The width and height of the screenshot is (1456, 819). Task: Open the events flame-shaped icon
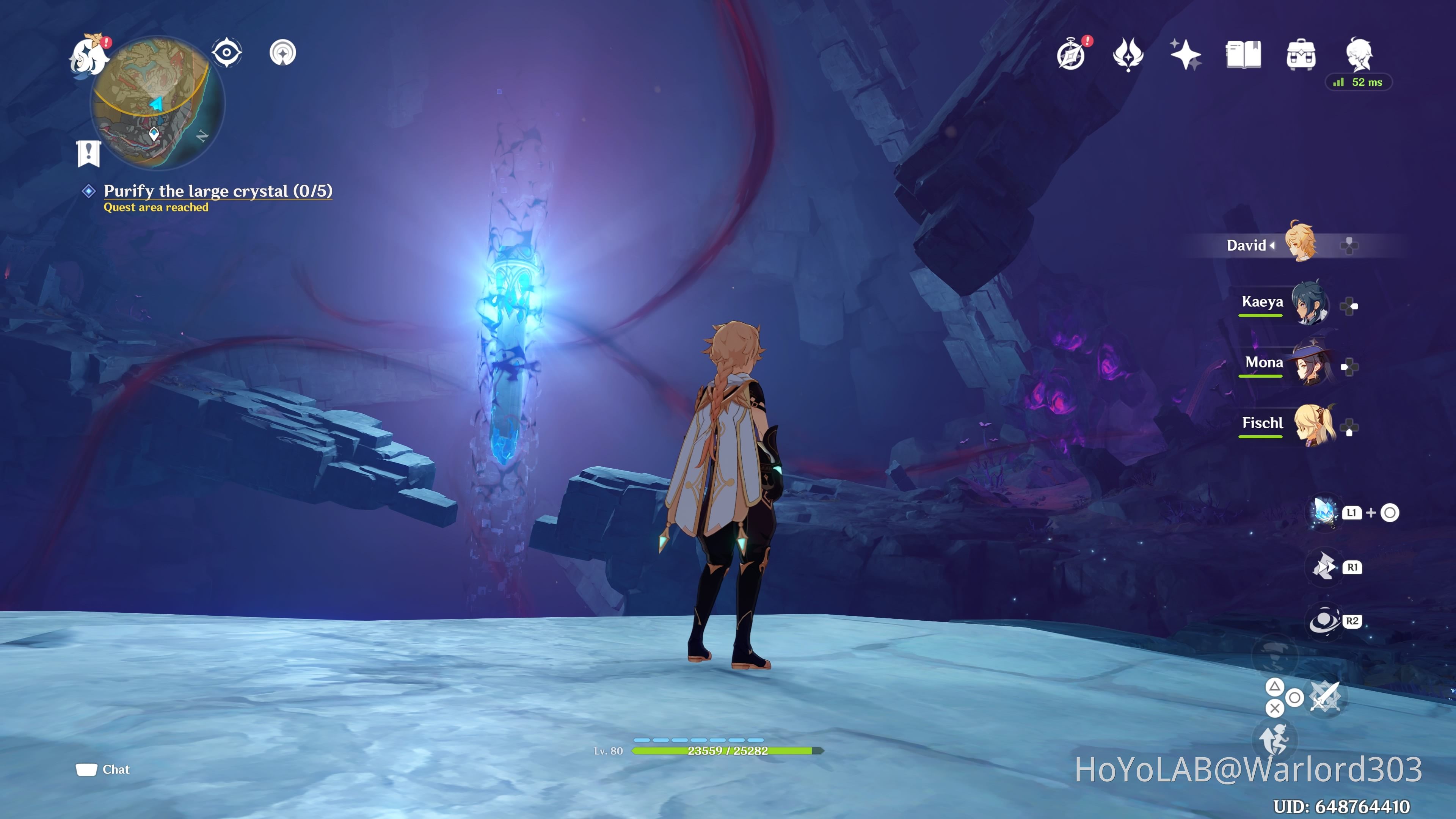point(1128,55)
